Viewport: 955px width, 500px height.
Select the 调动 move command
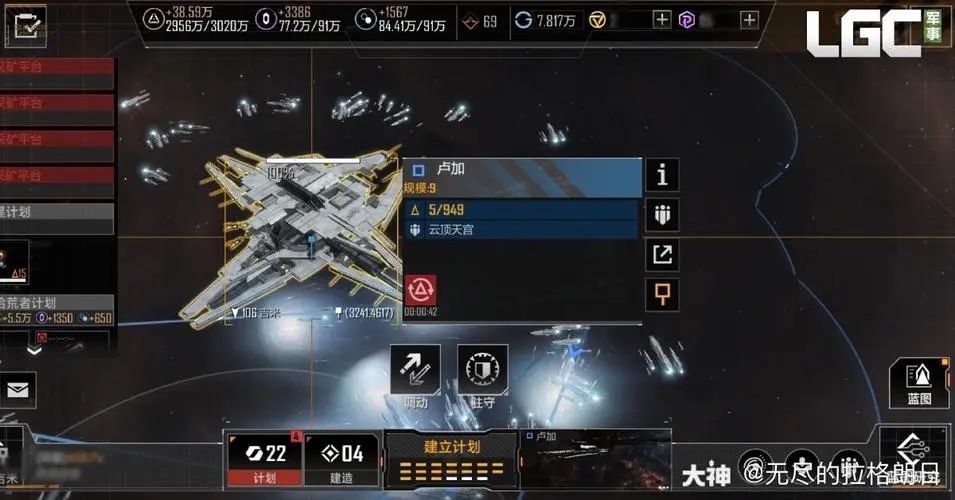[415, 375]
